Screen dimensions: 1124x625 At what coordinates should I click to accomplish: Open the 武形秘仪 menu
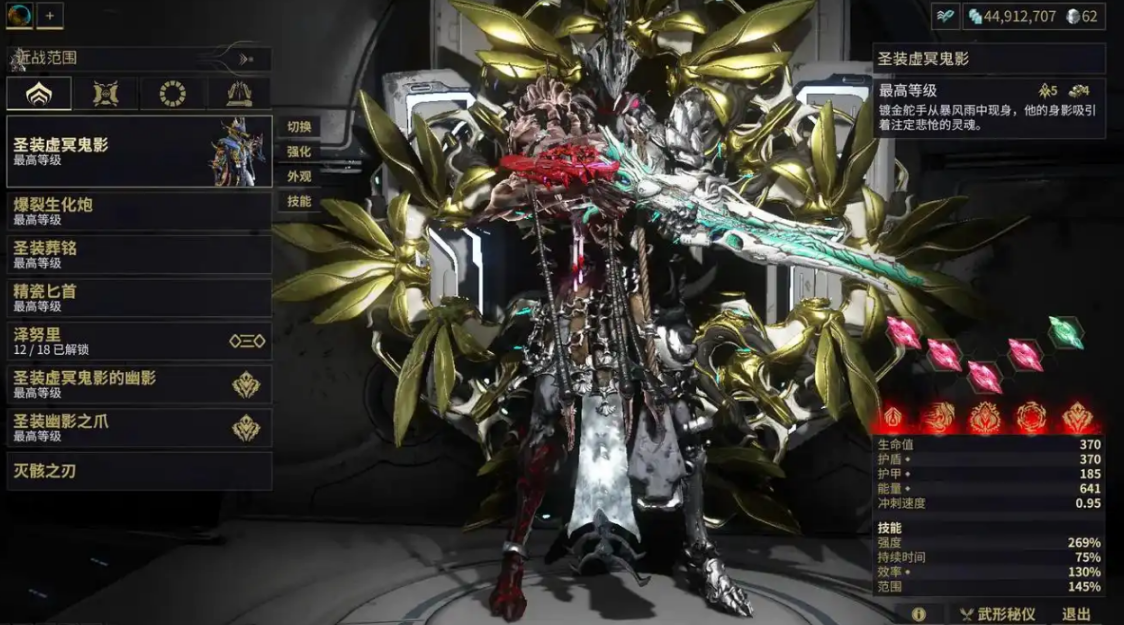tap(997, 614)
